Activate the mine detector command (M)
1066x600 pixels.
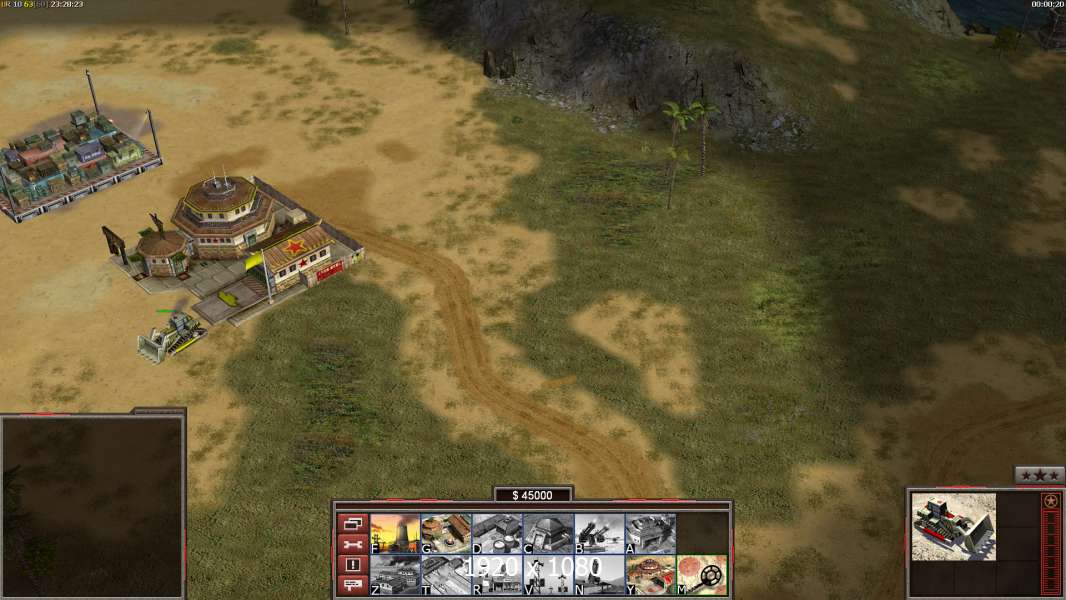(x=701, y=575)
